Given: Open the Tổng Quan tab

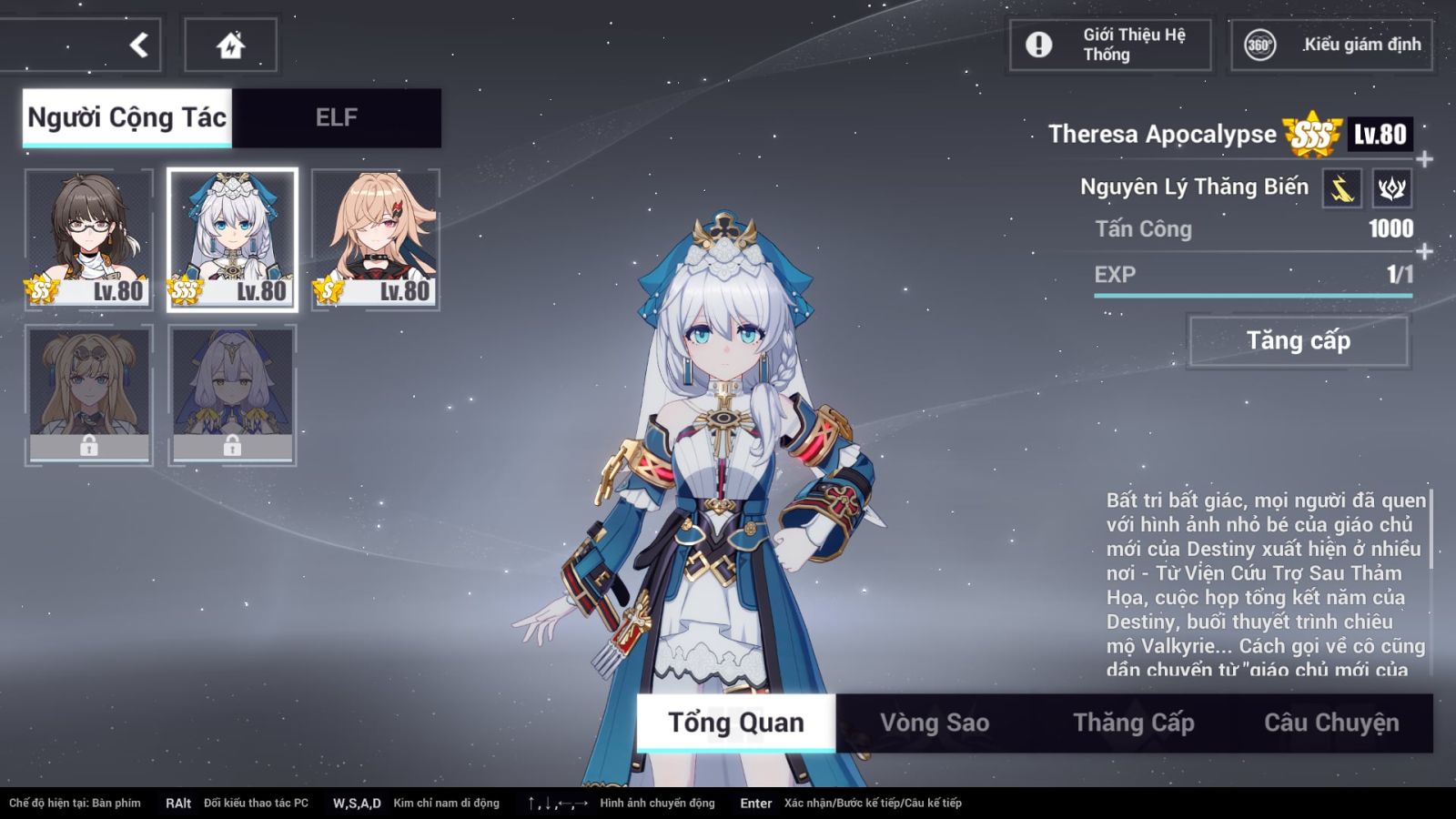Looking at the screenshot, I should coord(736,723).
